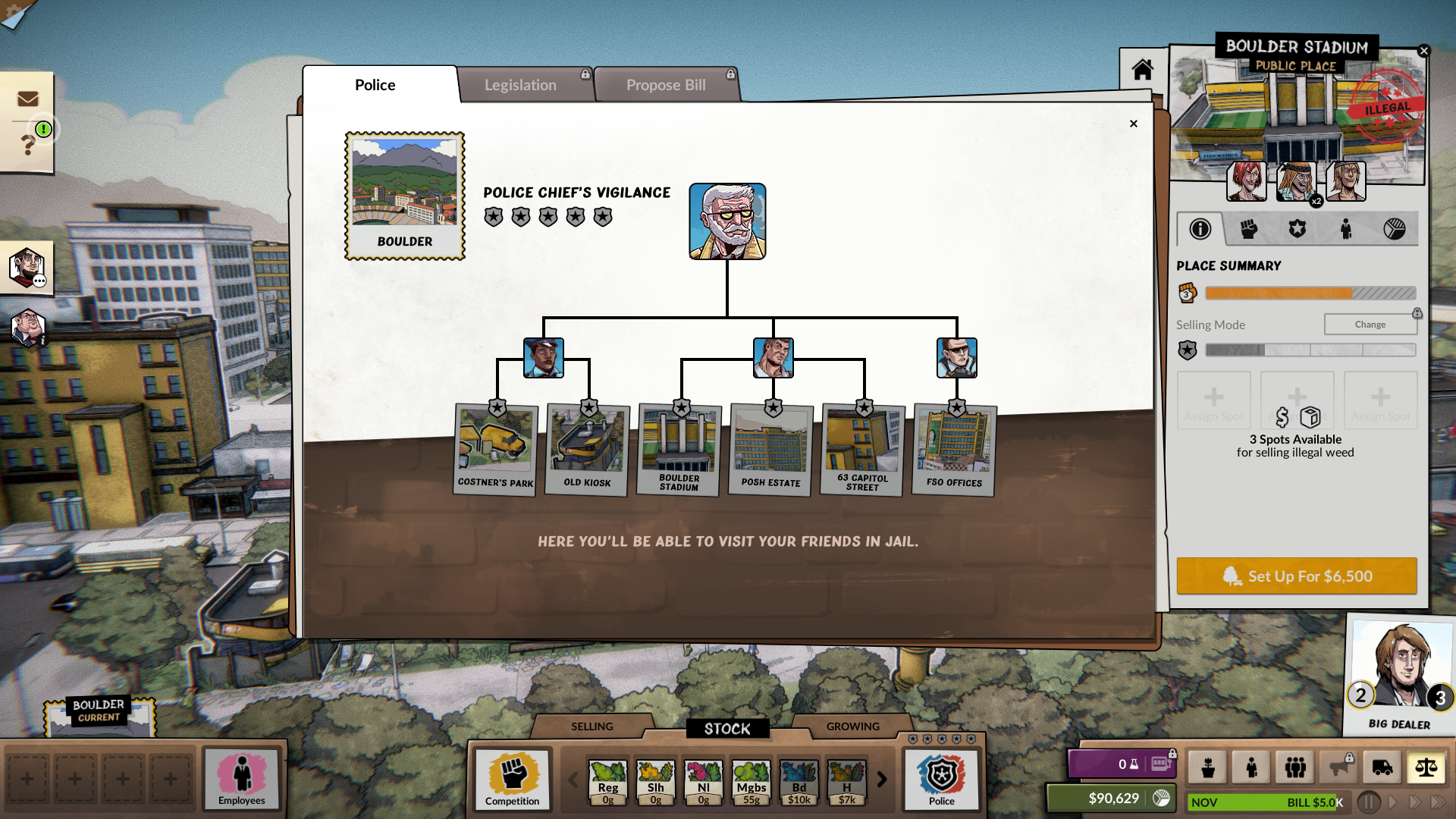The image size is (1456, 819).
Task: Choose the Old Kiosk location card
Action: click(x=588, y=450)
